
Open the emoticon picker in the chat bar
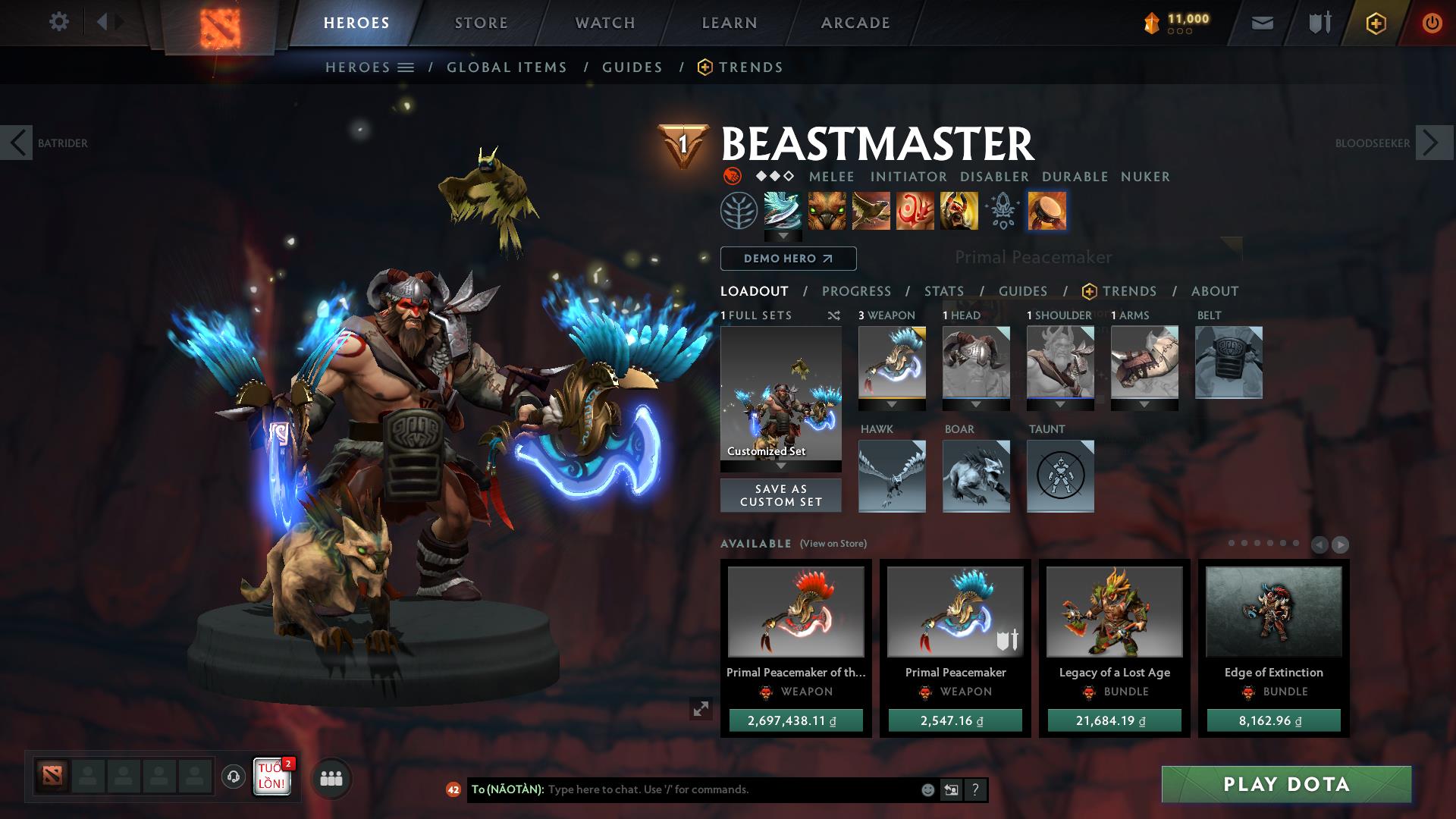(927, 789)
